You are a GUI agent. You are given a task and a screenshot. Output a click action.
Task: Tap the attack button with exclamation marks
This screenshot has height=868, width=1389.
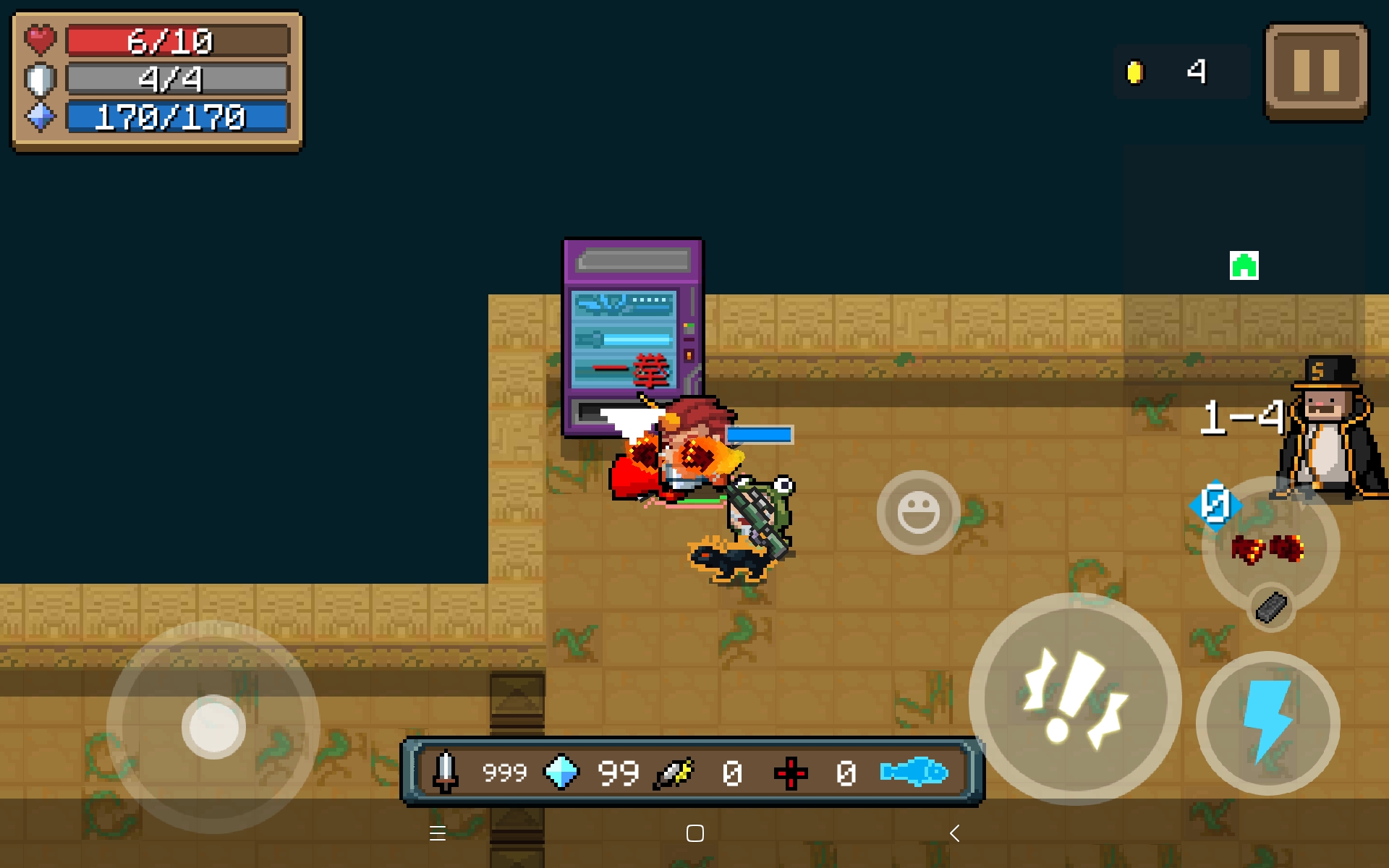[1075, 699]
